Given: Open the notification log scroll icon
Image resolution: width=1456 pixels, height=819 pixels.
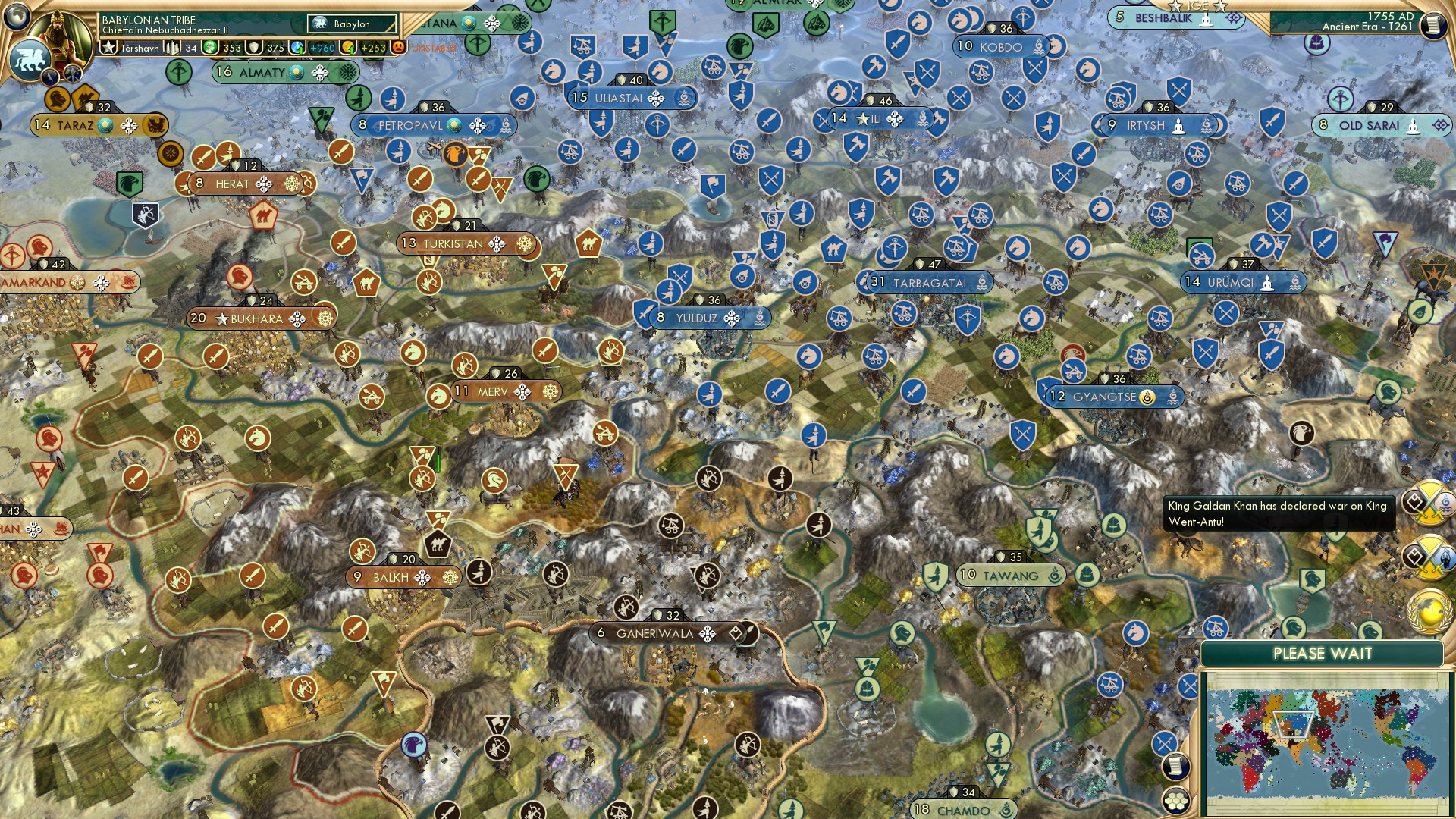Looking at the screenshot, I should tap(1176, 767).
